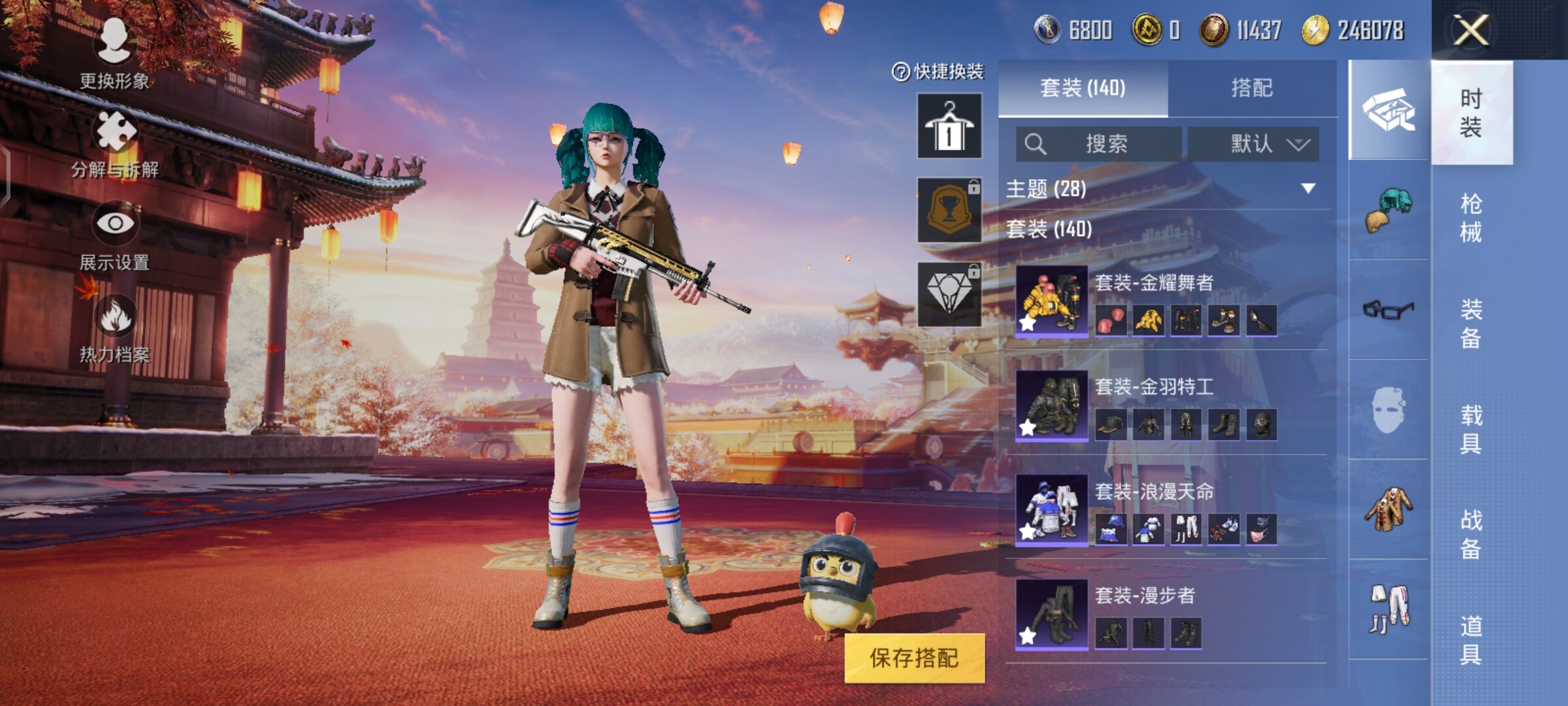This screenshot has width=1568, height=706.
Task: Expand the 主题 (28) section
Action: [x=1307, y=189]
